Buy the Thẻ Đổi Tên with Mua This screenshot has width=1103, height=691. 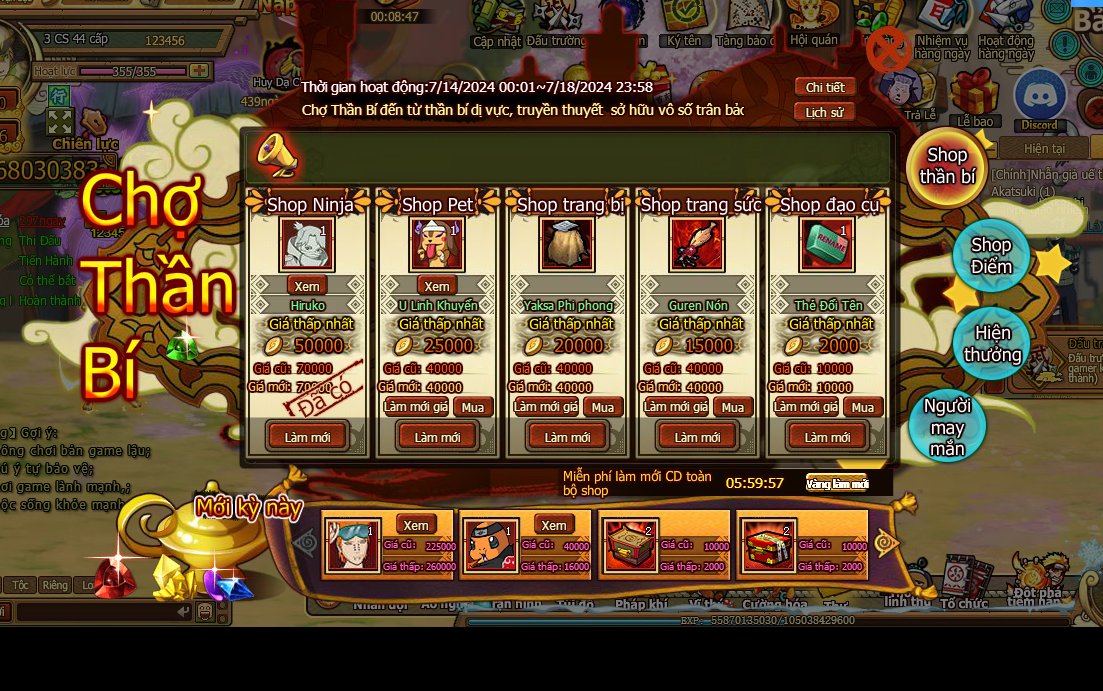pyautogui.click(x=863, y=407)
